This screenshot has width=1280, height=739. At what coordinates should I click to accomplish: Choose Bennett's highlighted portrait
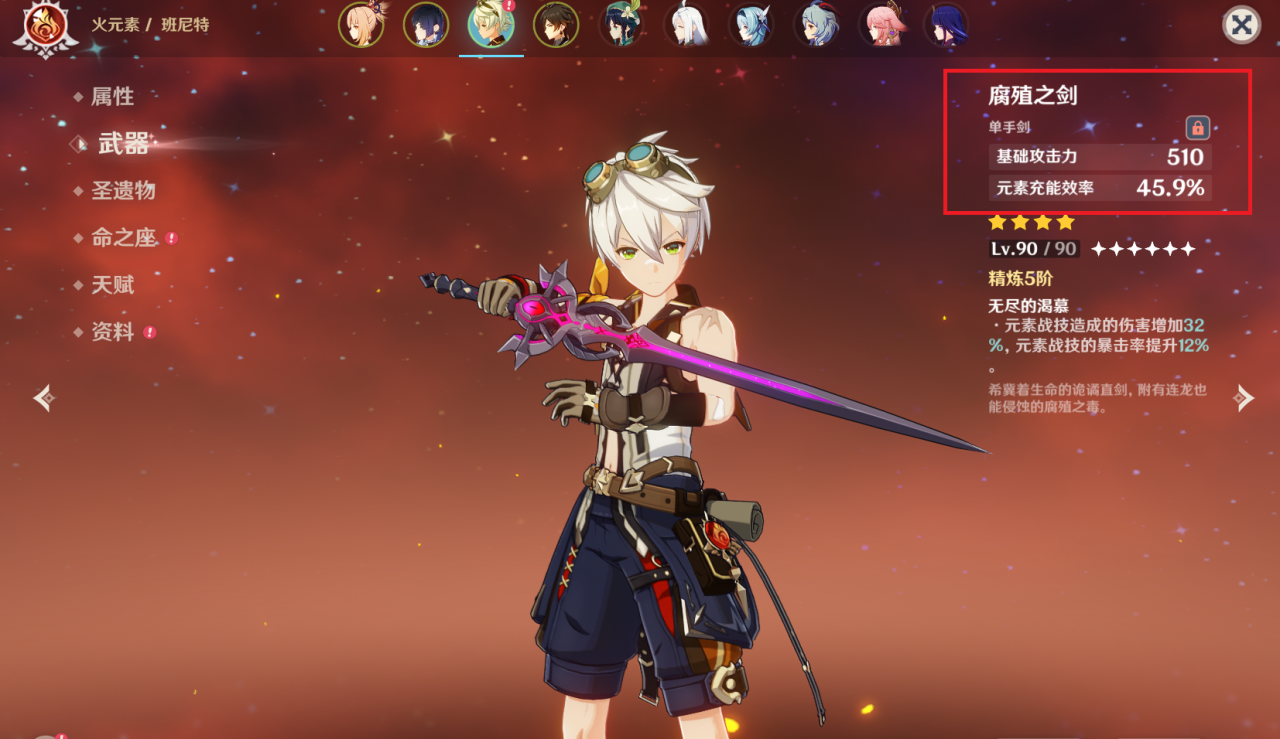[491, 25]
